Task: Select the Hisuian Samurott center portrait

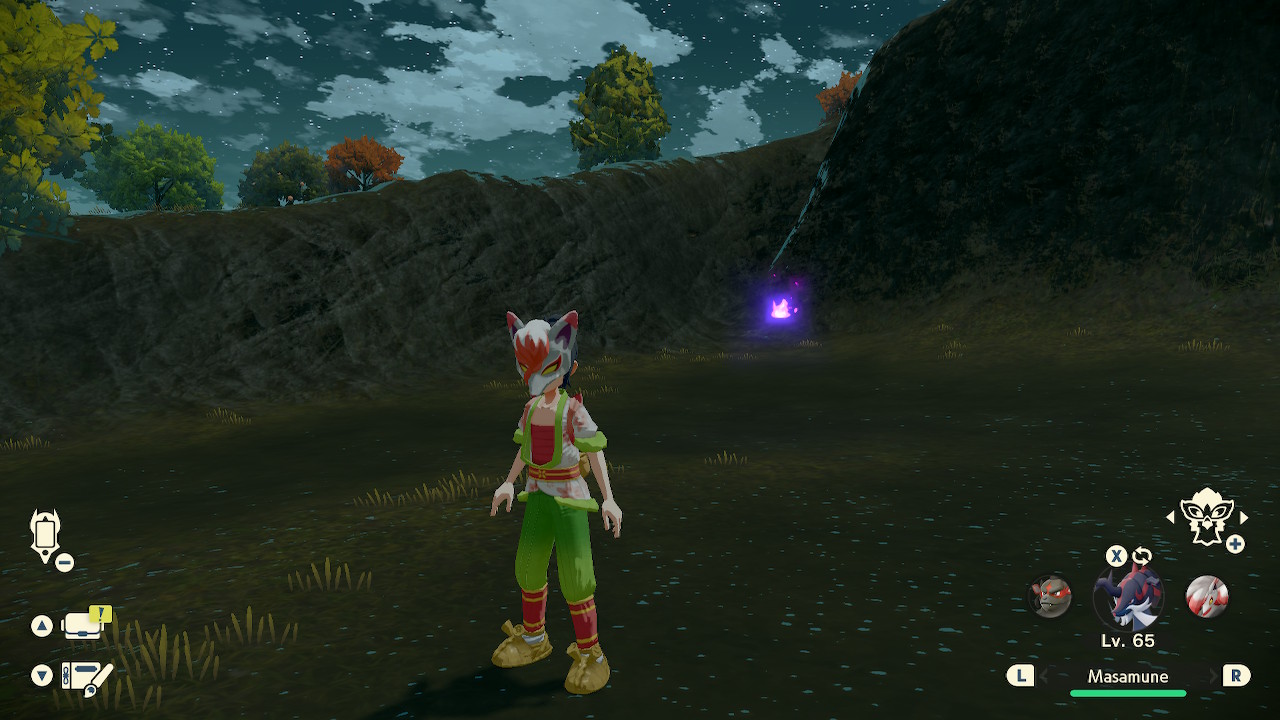Action: (1129, 596)
